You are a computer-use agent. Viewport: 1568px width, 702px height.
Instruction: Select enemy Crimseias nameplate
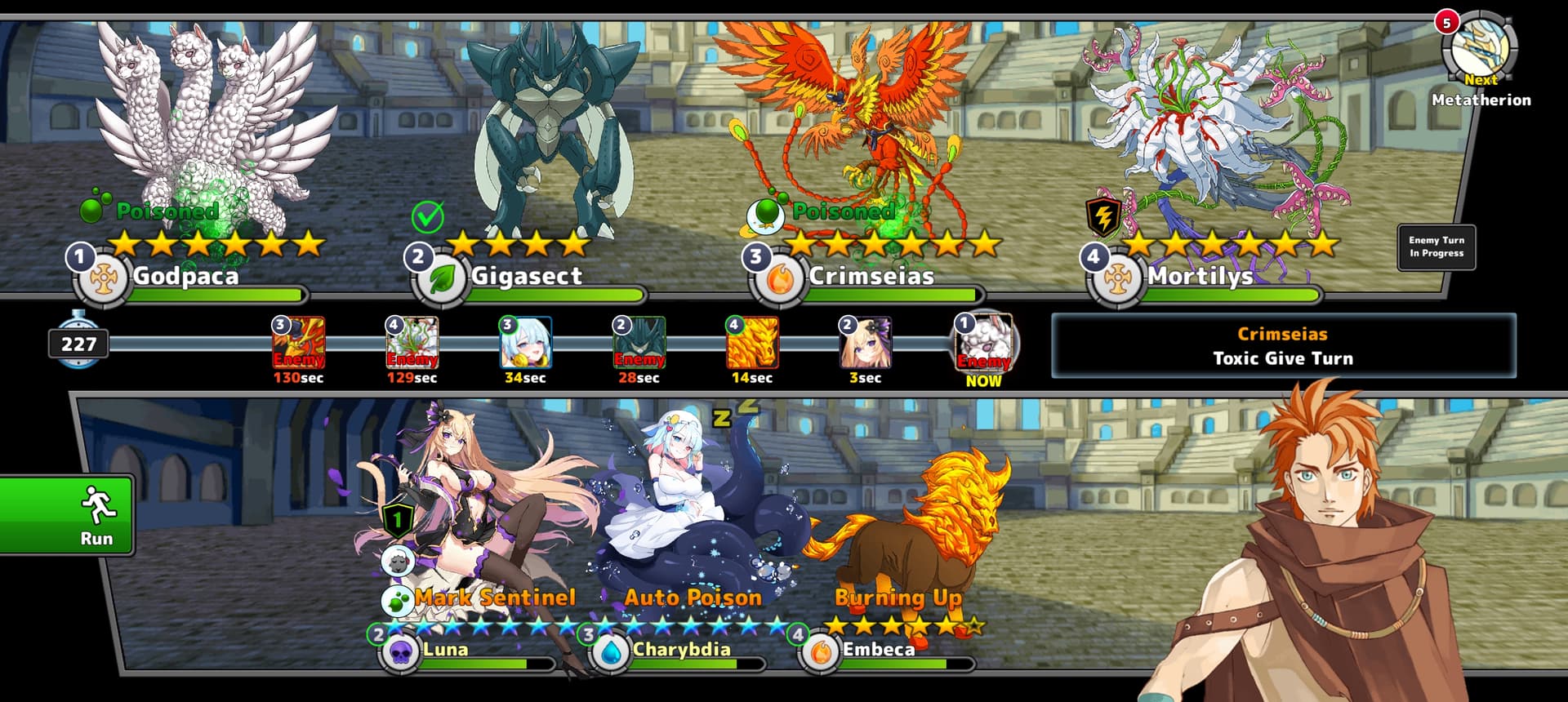coord(871,277)
